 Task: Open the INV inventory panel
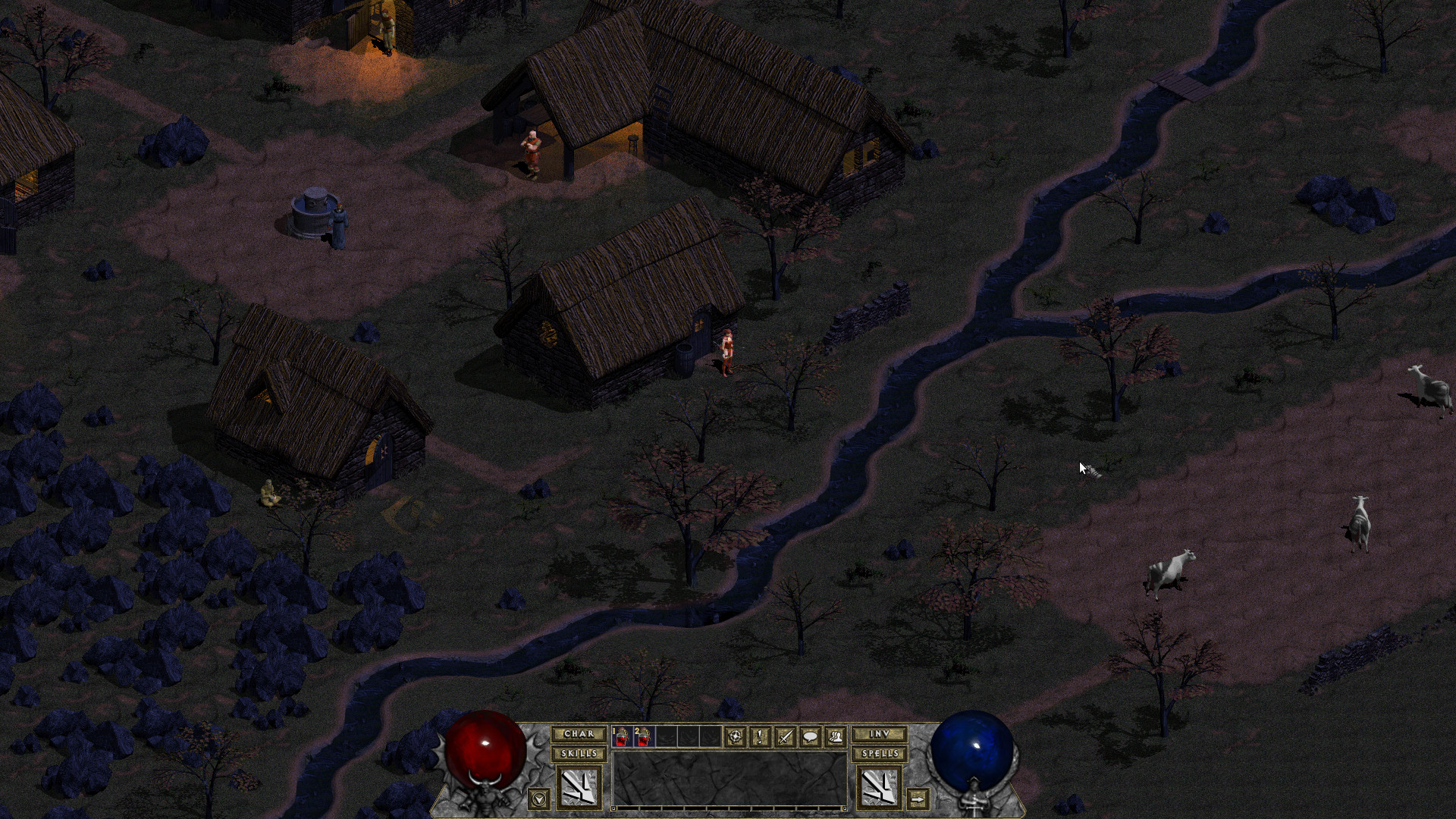(x=879, y=734)
